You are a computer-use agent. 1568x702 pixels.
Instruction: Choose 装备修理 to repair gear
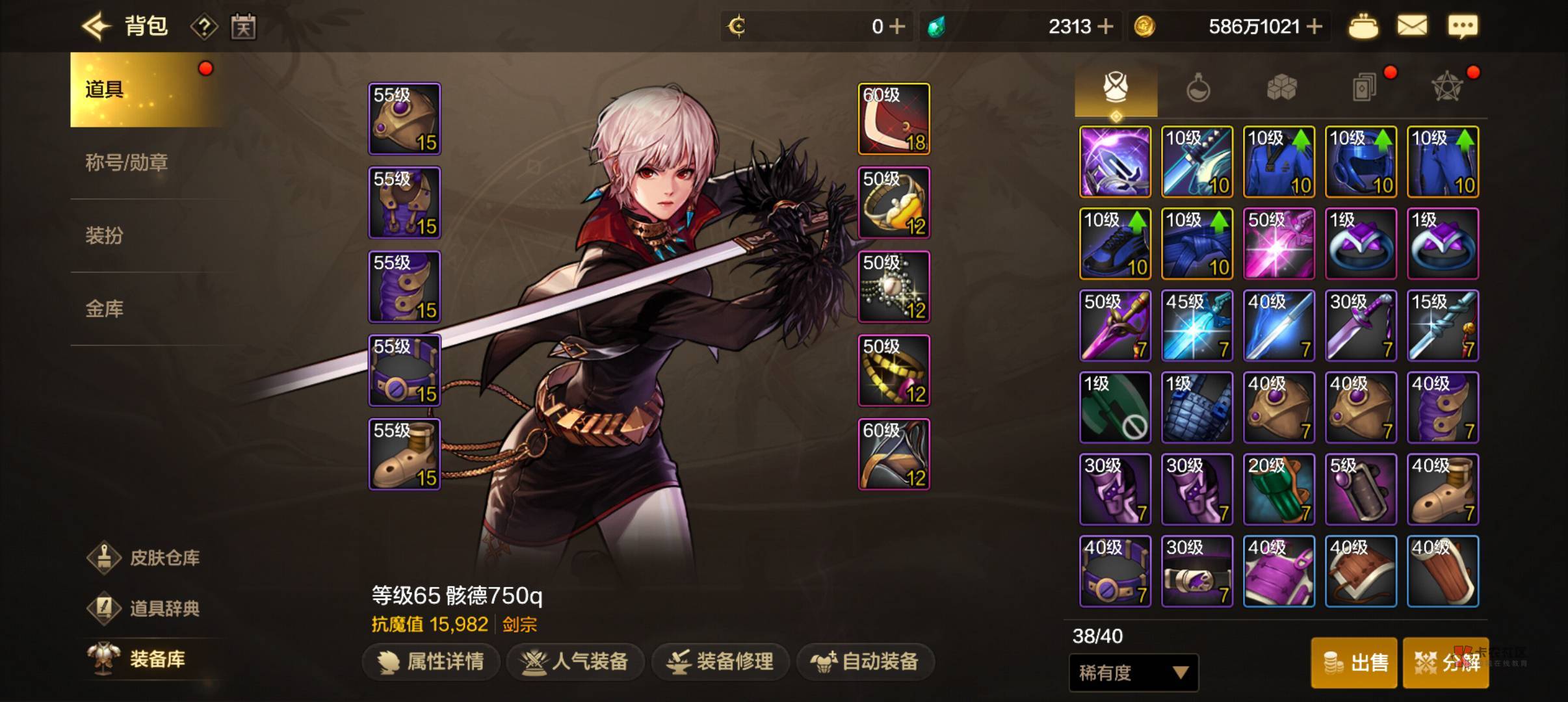point(721,662)
